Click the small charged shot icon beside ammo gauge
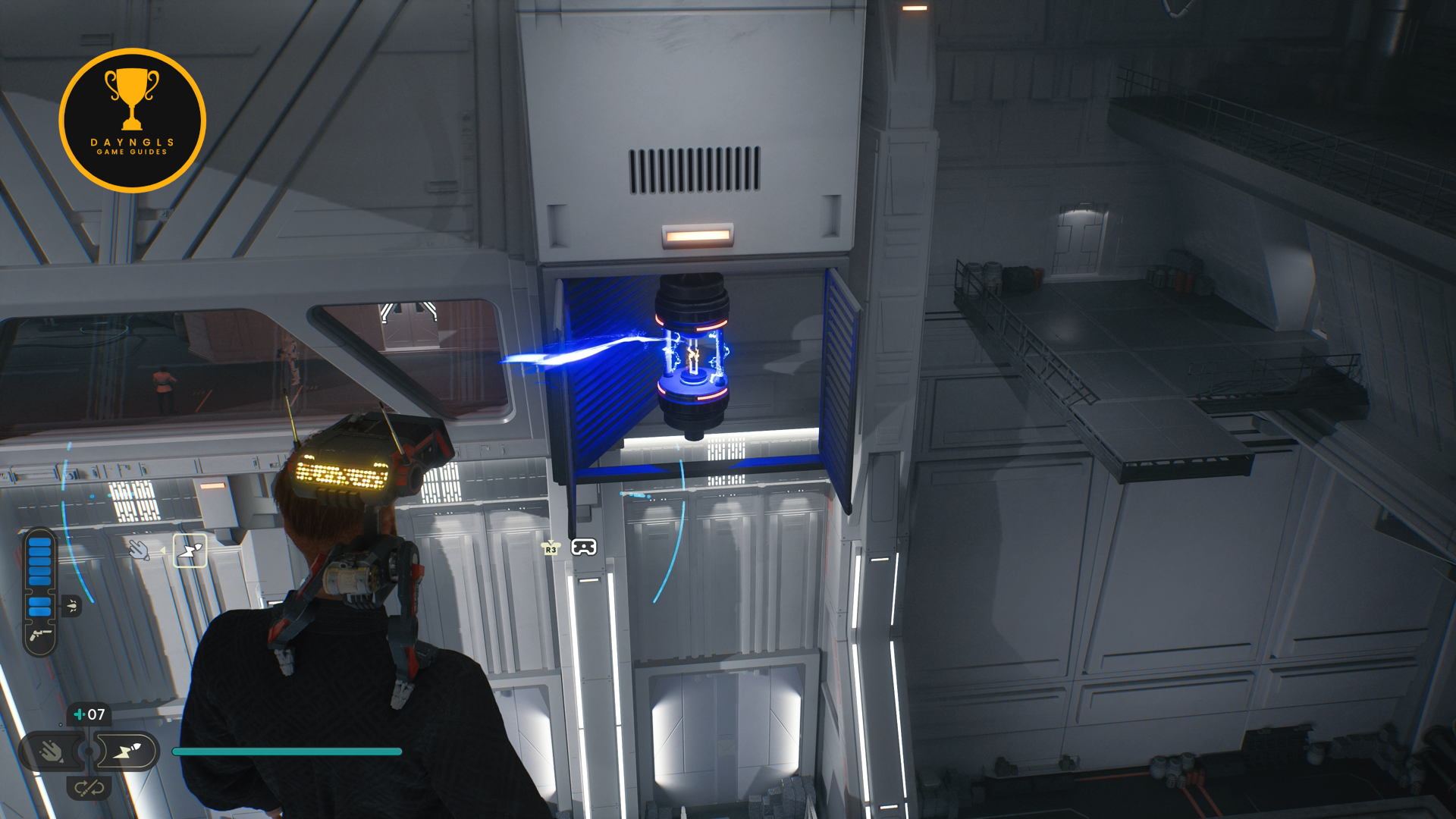This screenshot has height=819, width=1456. tap(71, 605)
